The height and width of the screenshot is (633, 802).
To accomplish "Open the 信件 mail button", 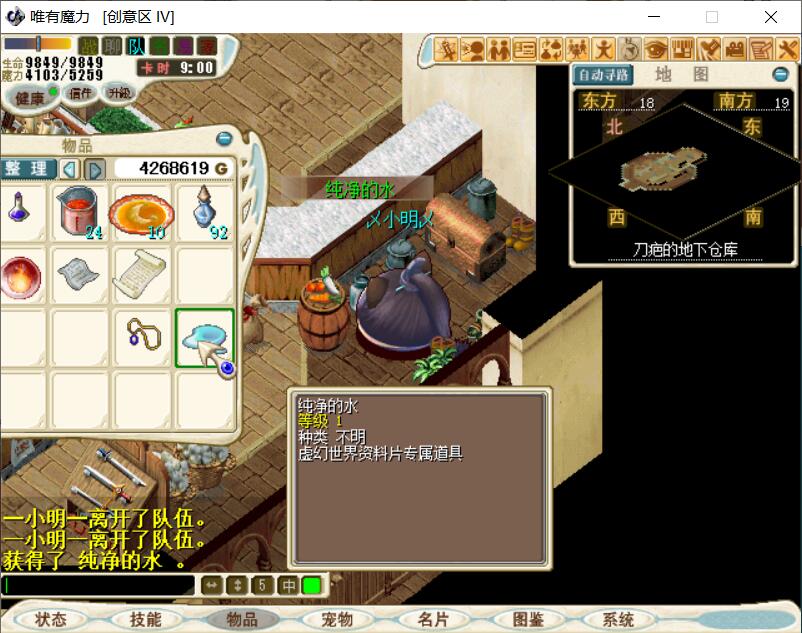I will pos(81,93).
